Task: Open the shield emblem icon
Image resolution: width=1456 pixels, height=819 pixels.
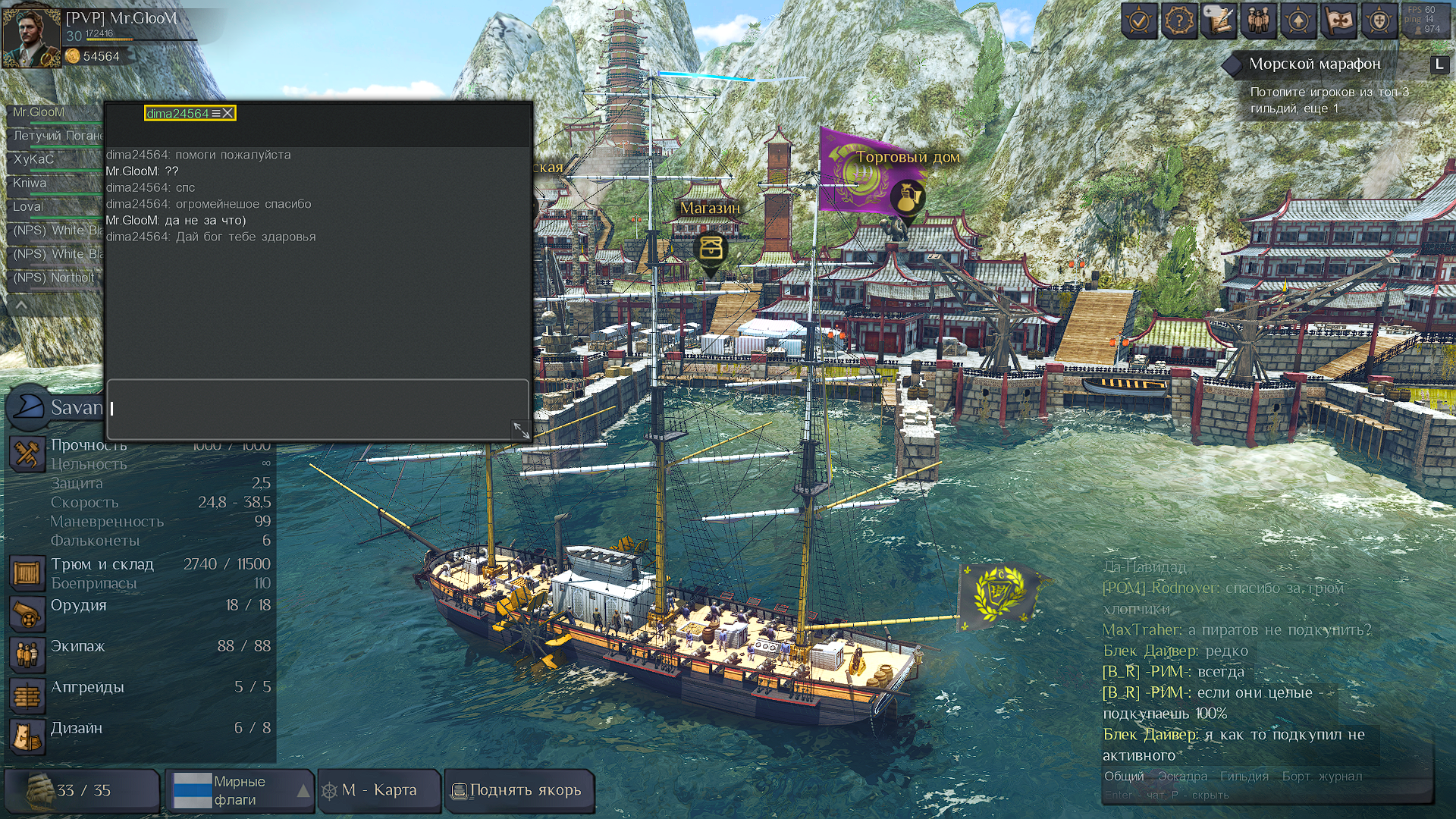Action: coord(1379,20)
